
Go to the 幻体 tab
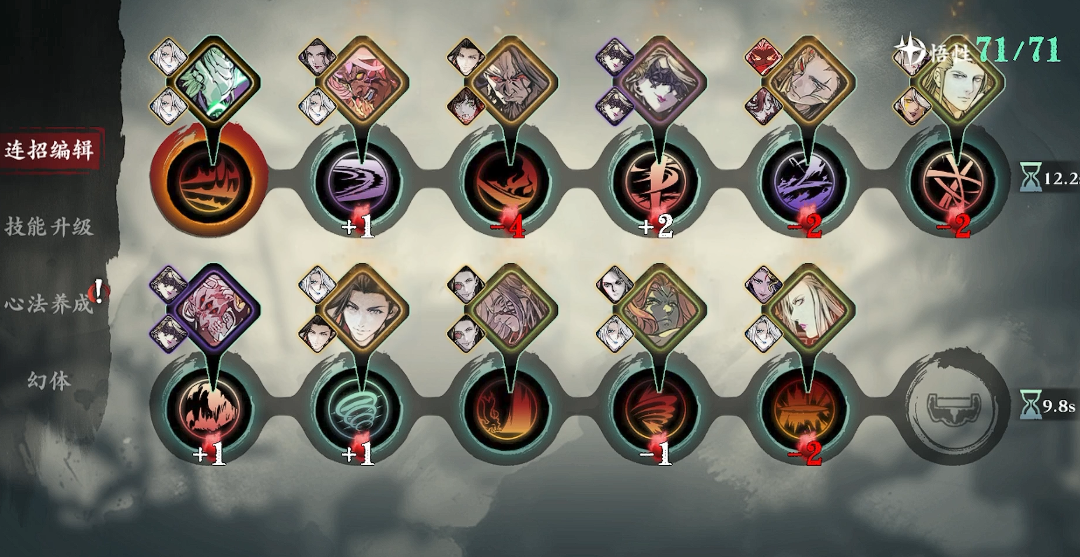[49, 380]
